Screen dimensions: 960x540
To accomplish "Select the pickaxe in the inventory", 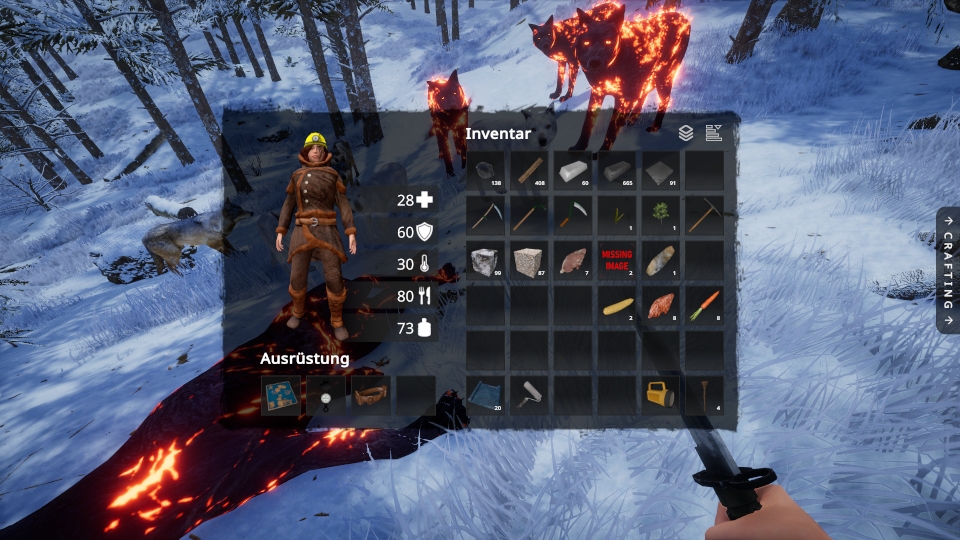I will pyautogui.click(x=704, y=215).
